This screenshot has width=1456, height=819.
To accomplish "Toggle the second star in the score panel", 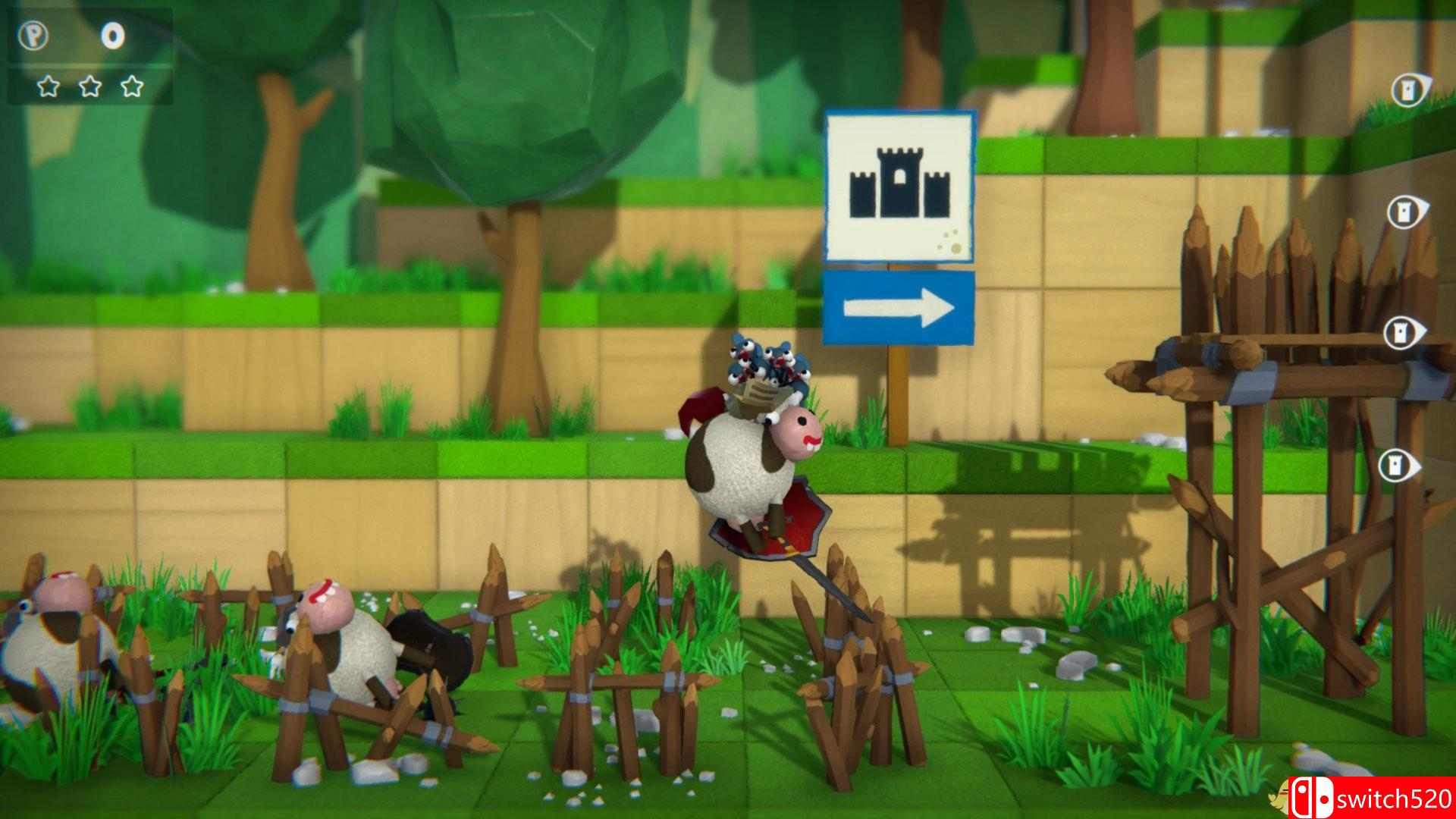I will point(90,87).
